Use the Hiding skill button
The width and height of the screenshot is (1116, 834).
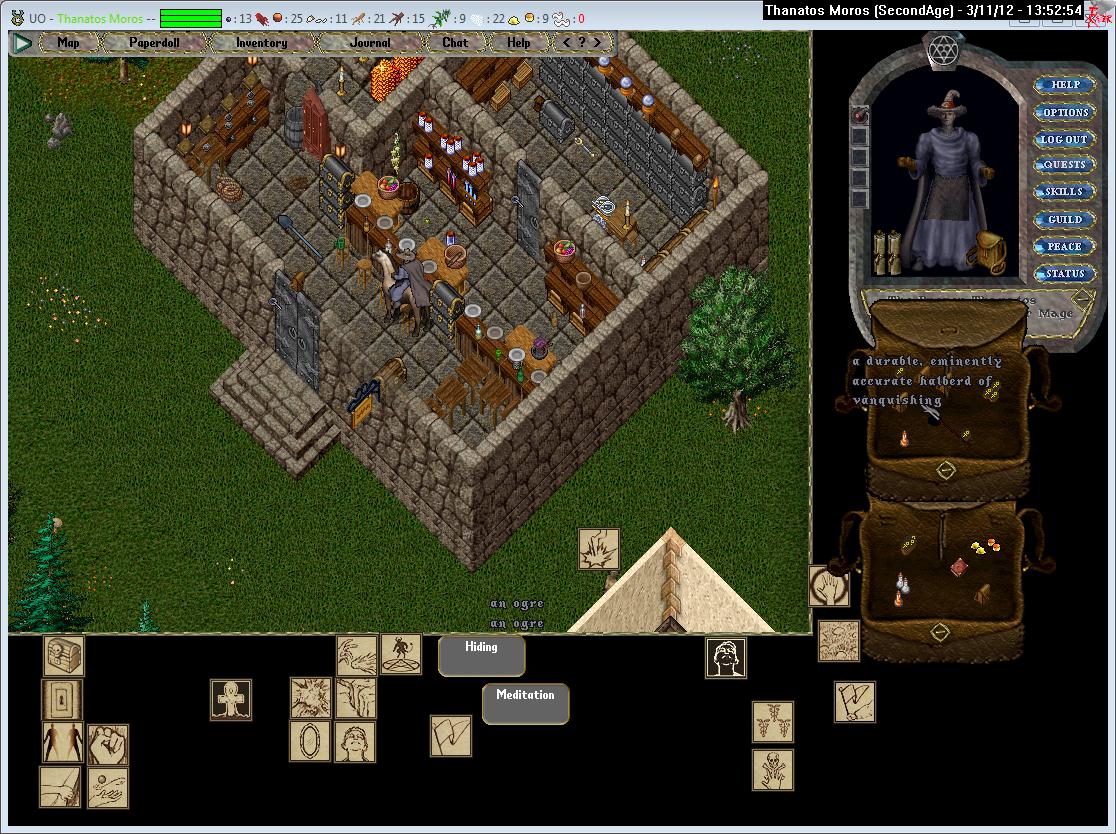tap(481, 656)
